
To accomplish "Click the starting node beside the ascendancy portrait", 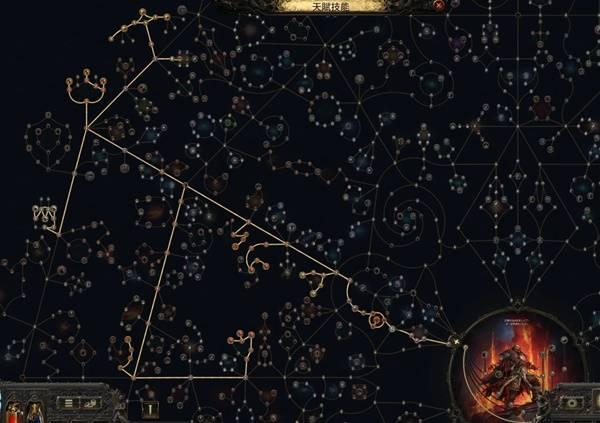I will tap(457, 342).
